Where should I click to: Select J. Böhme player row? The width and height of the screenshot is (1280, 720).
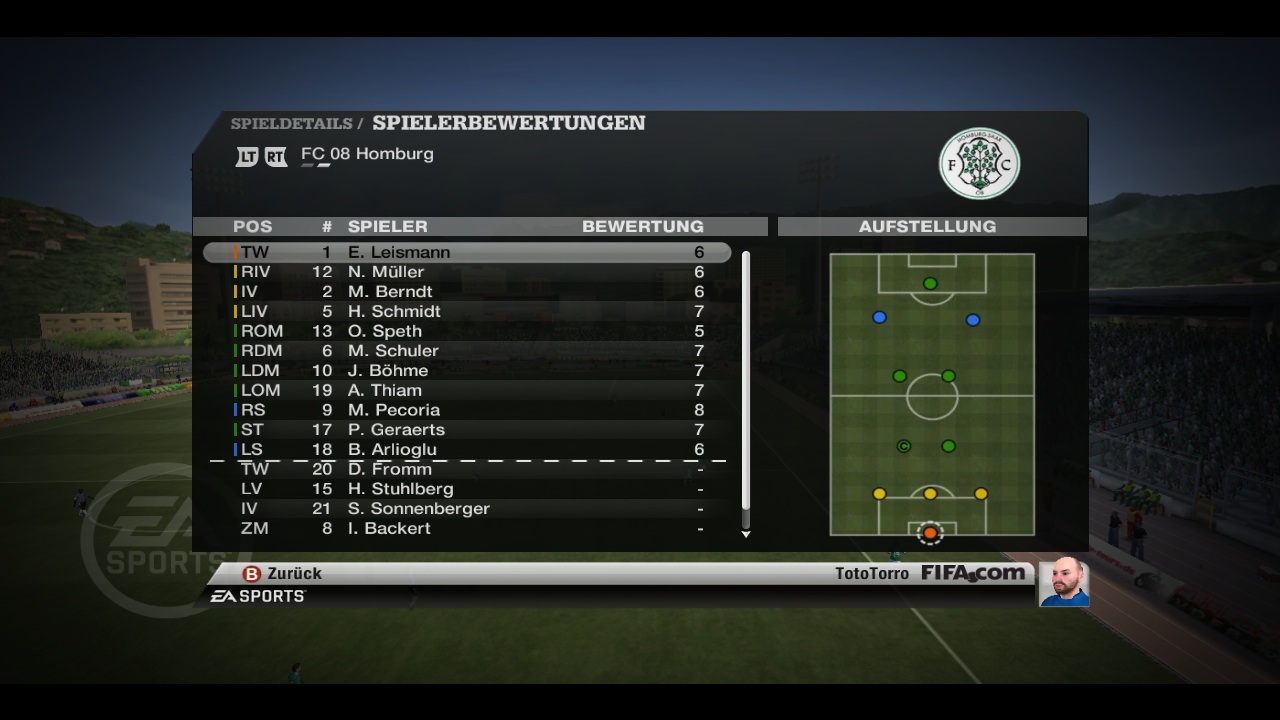(467, 370)
